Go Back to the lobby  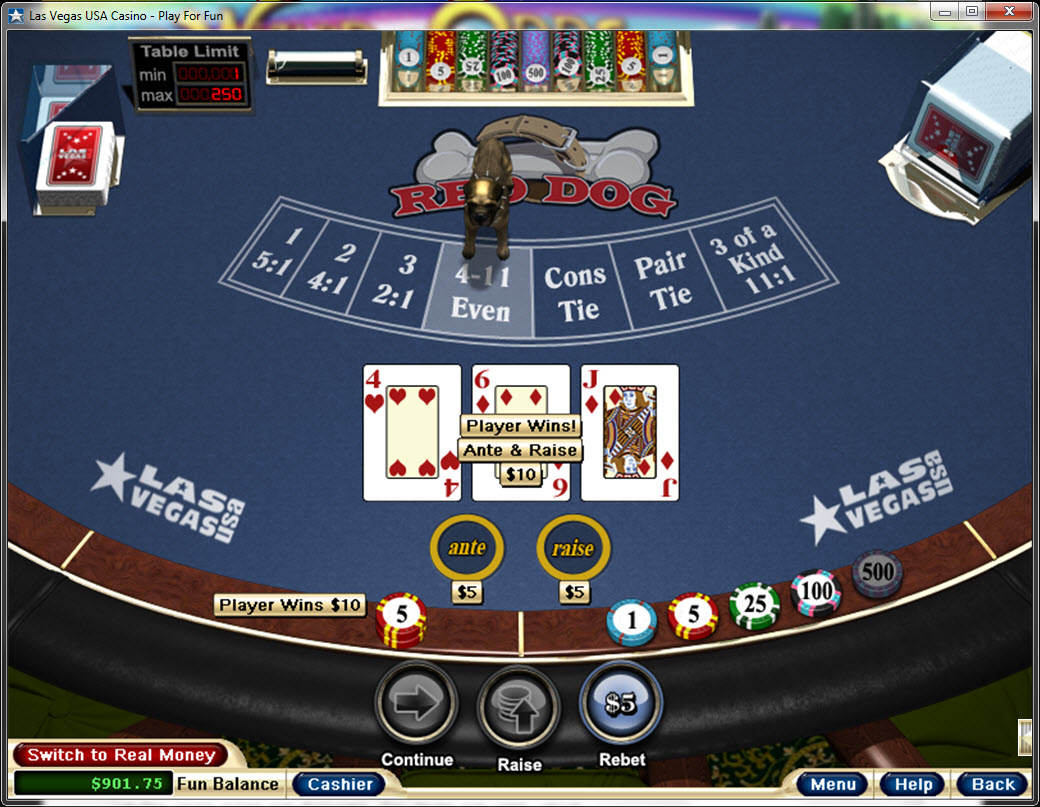(992, 784)
